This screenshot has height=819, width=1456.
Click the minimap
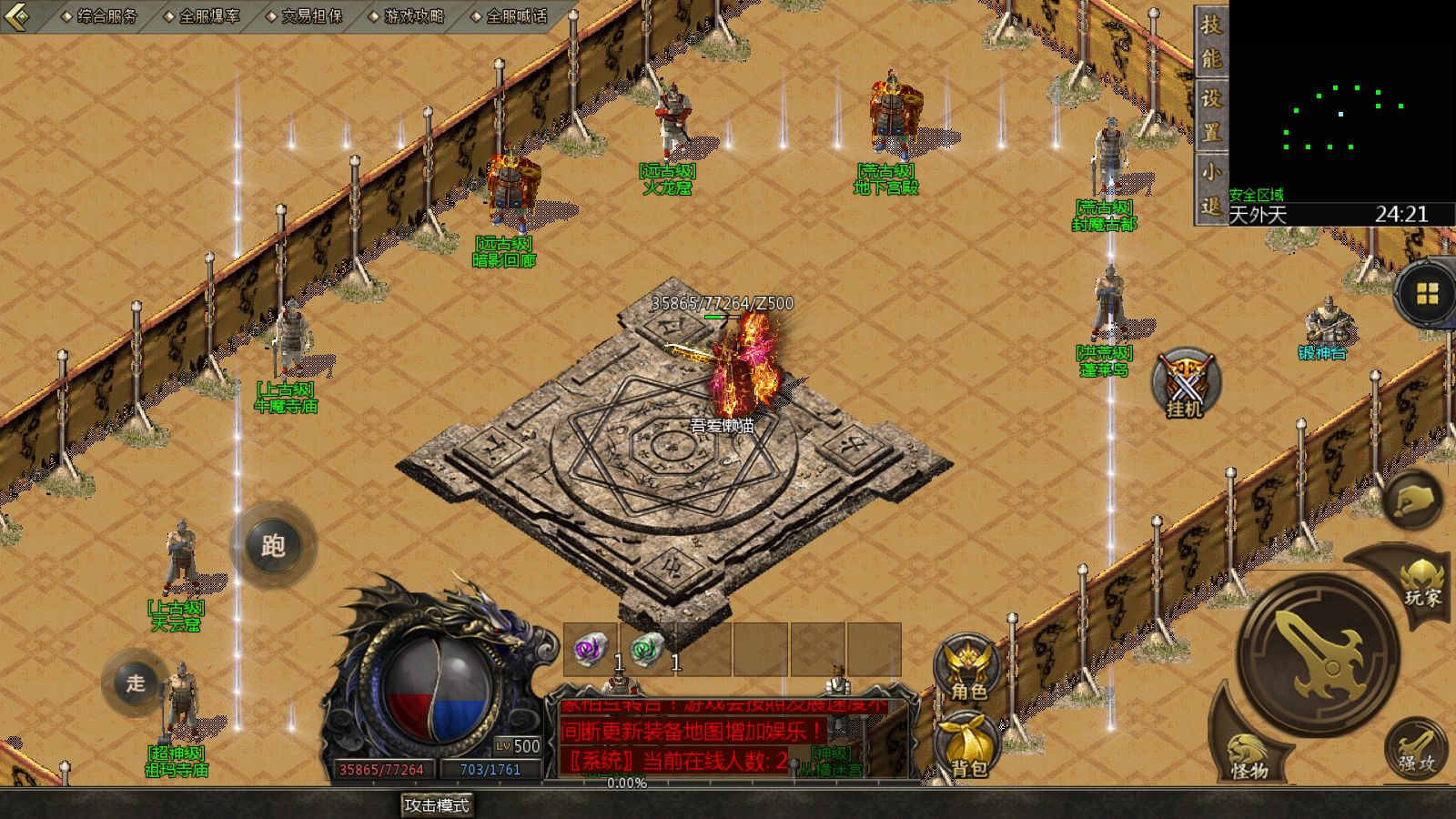1341,100
